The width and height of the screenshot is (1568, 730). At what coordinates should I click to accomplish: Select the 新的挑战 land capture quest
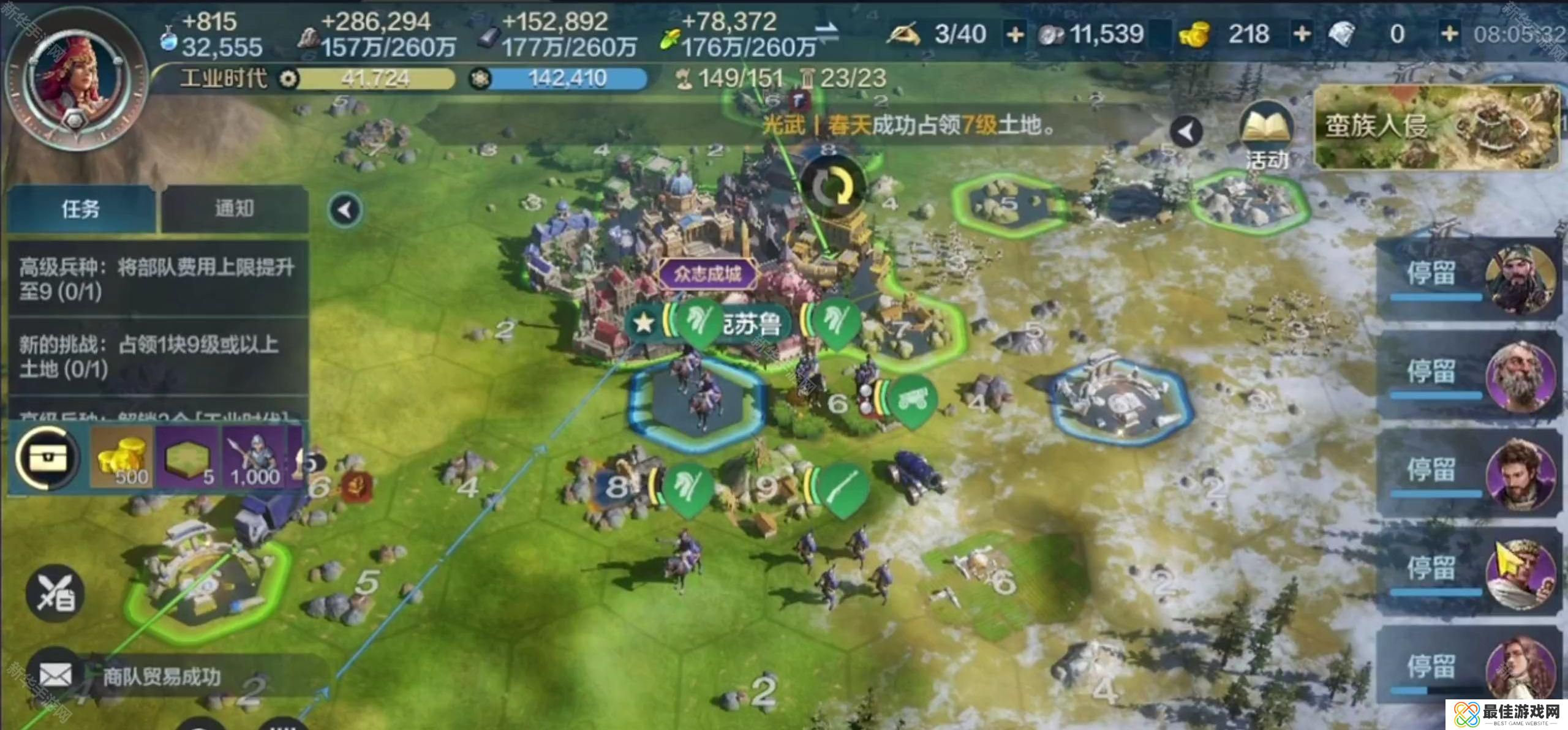[x=157, y=356]
